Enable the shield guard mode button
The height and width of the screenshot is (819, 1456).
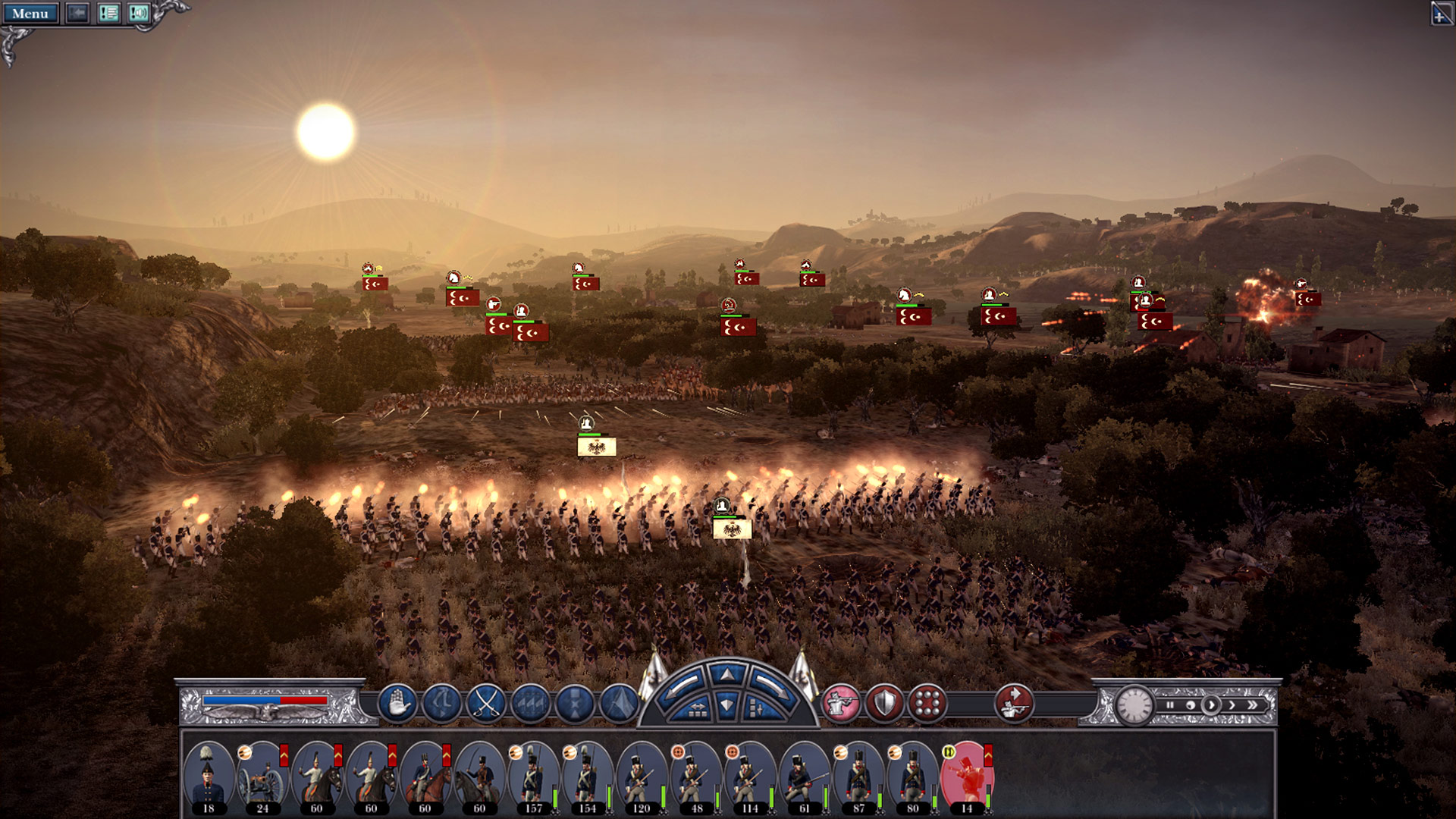click(884, 703)
